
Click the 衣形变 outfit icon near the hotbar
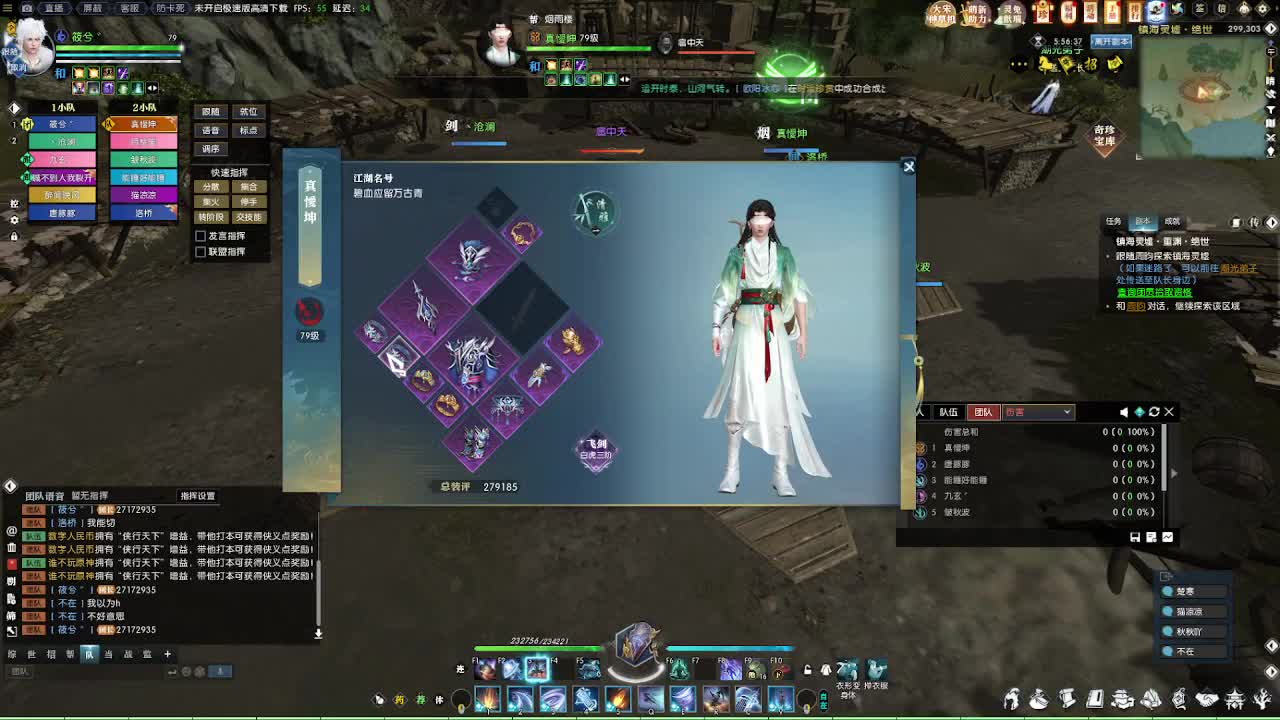tap(847, 670)
